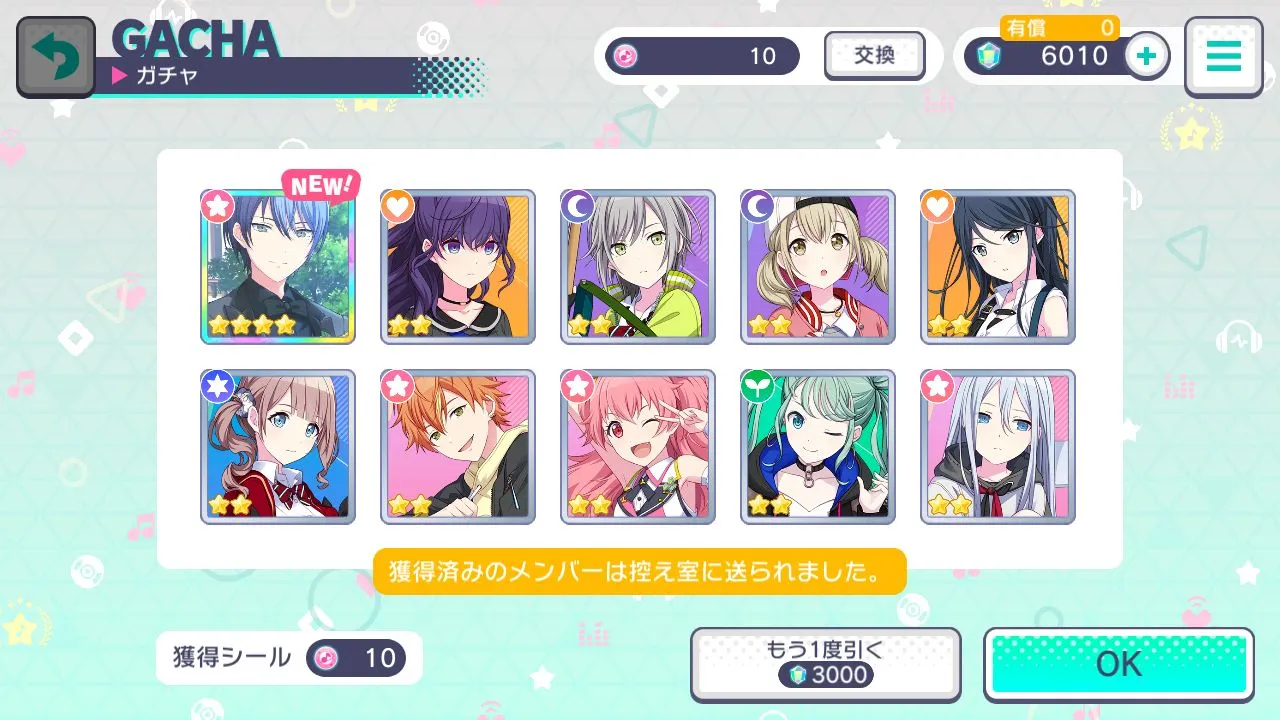
Task: Select the NEW four-star blue-haired card
Action: click(278, 267)
